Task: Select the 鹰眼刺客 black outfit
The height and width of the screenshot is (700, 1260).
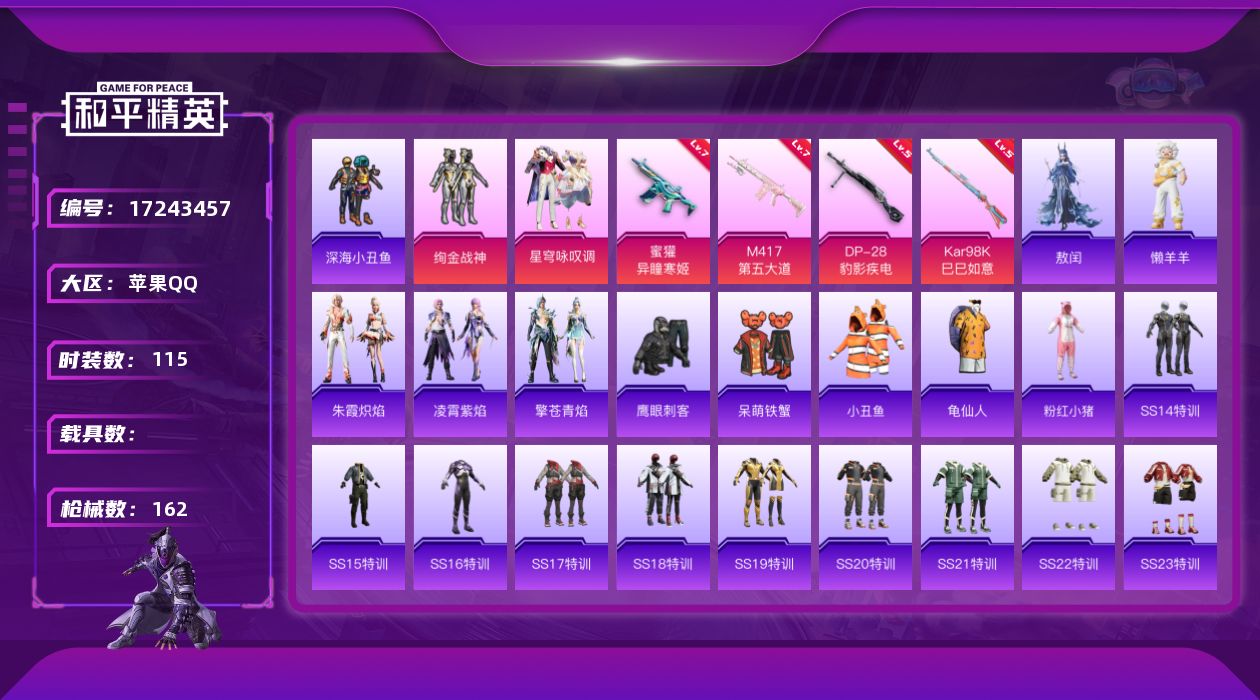Action: tap(663, 364)
